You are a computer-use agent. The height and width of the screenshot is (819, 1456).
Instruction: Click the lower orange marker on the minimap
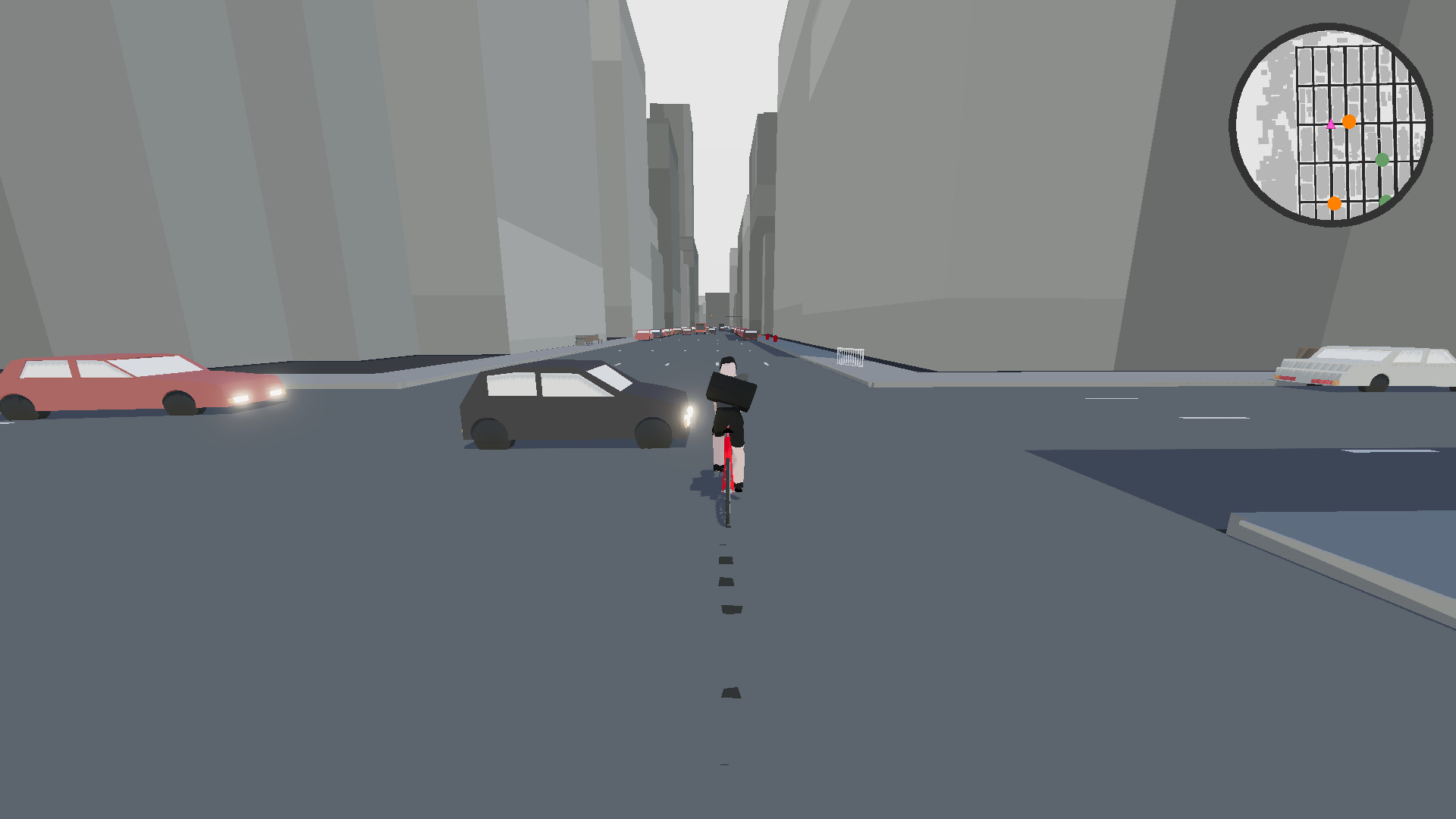point(1335,203)
